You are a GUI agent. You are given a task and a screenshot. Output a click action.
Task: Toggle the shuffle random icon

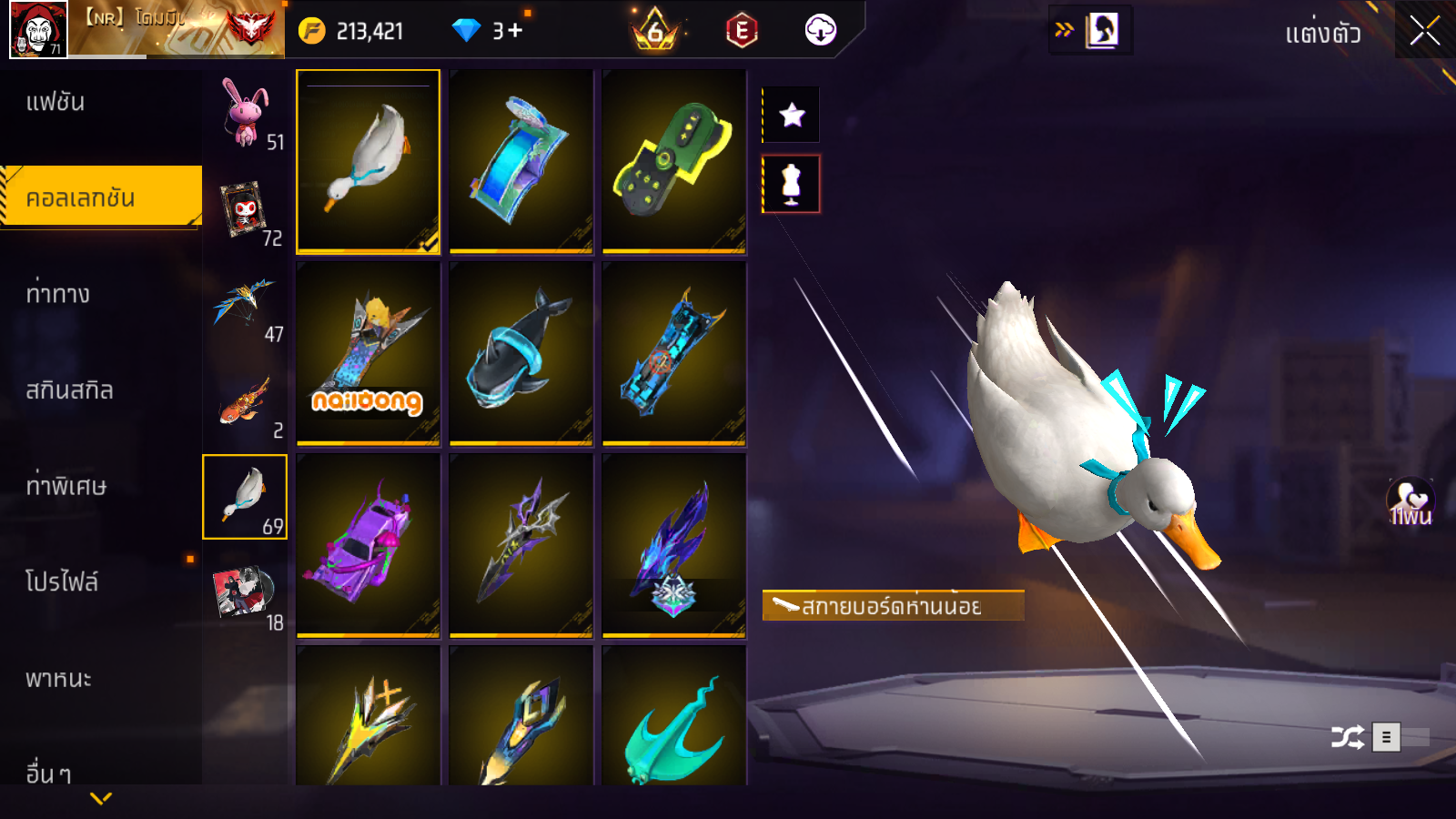tap(1347, 737)
